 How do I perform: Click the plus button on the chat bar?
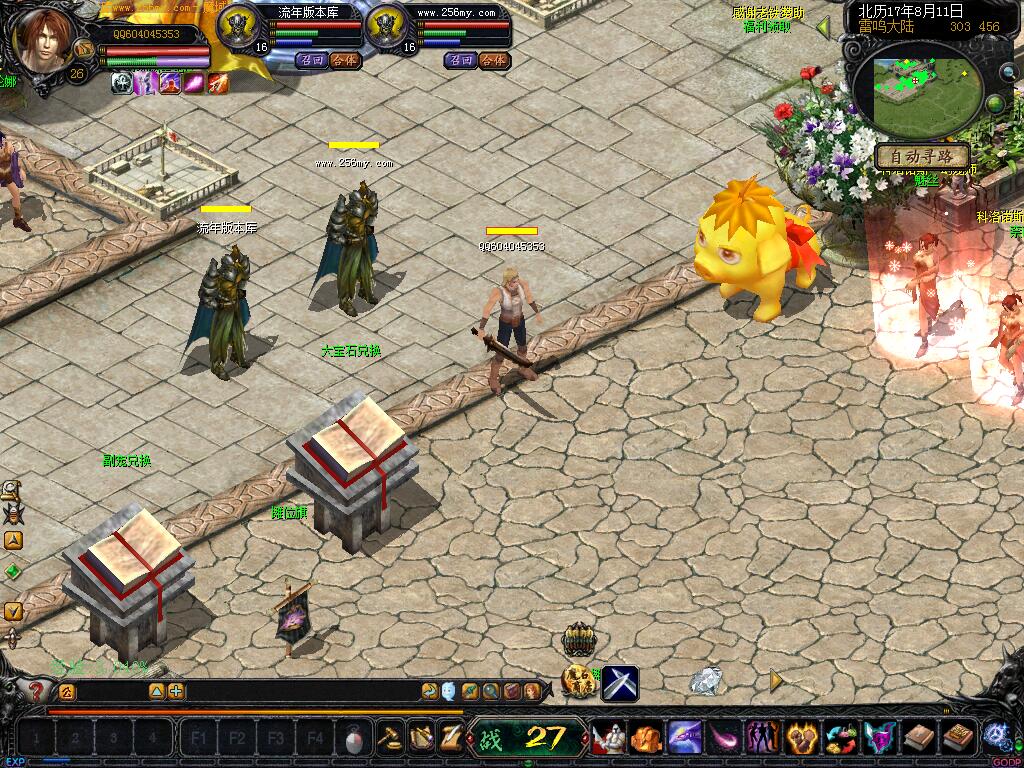(176, 691)
